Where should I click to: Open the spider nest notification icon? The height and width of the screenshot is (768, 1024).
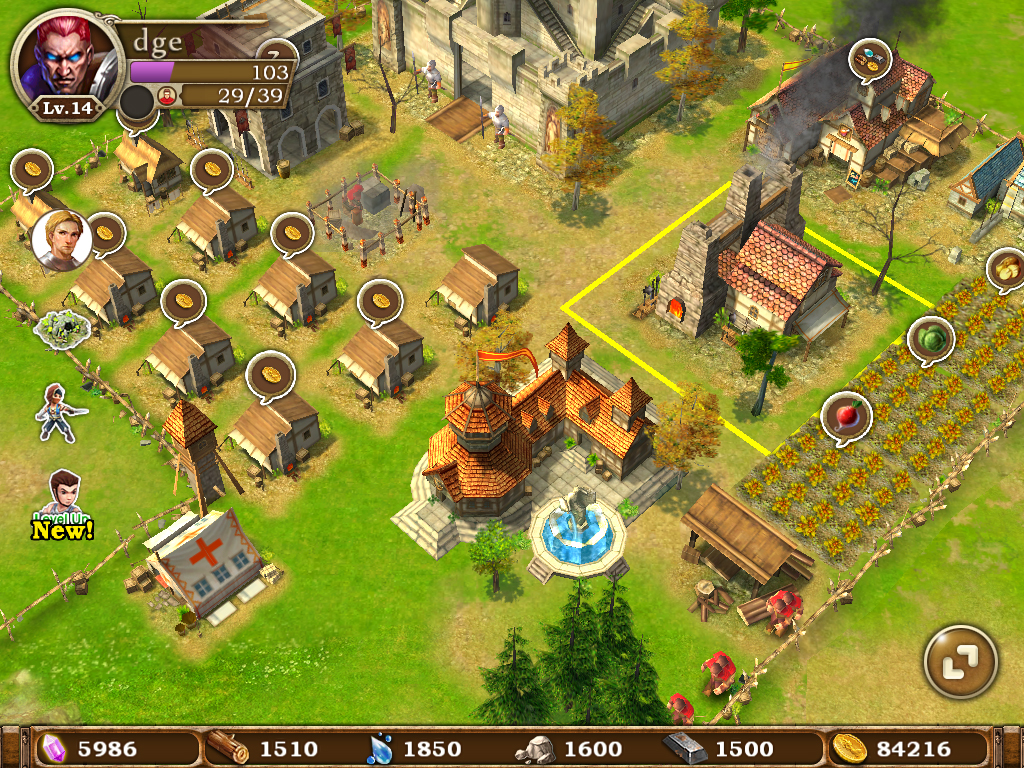58,324
